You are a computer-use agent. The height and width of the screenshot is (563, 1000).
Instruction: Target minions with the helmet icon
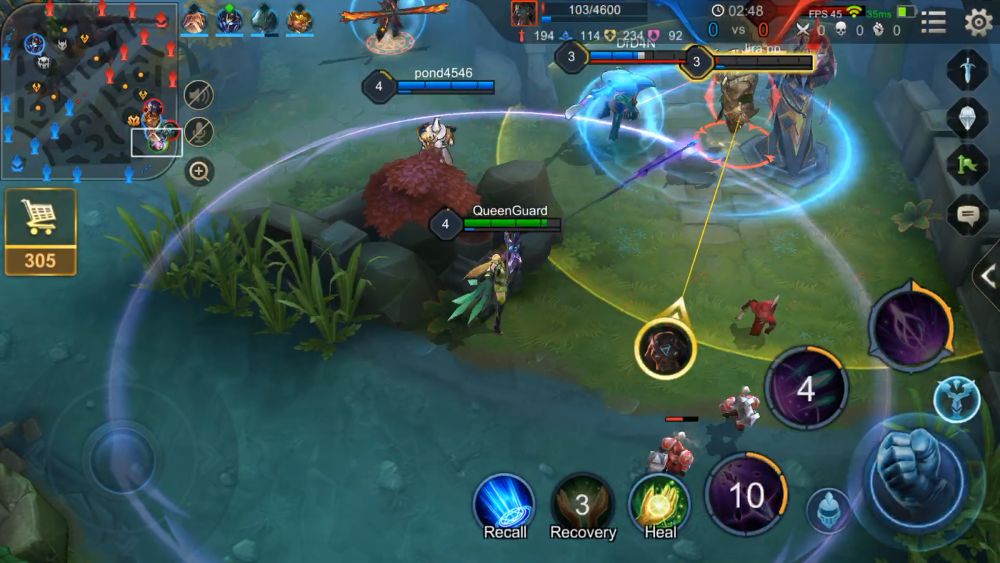point(828,511)
